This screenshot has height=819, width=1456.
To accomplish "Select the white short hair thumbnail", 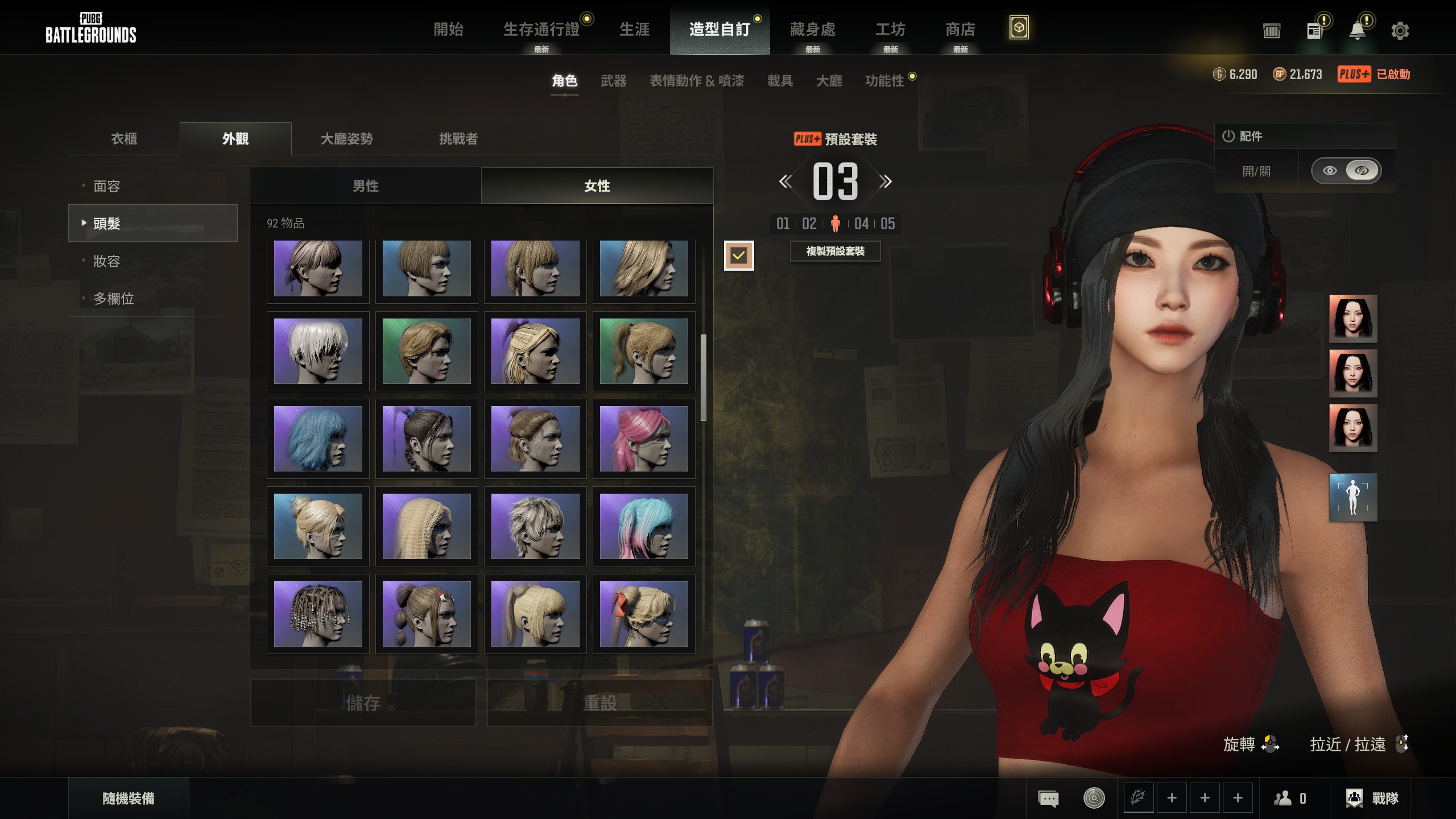I will pos(318,351).
